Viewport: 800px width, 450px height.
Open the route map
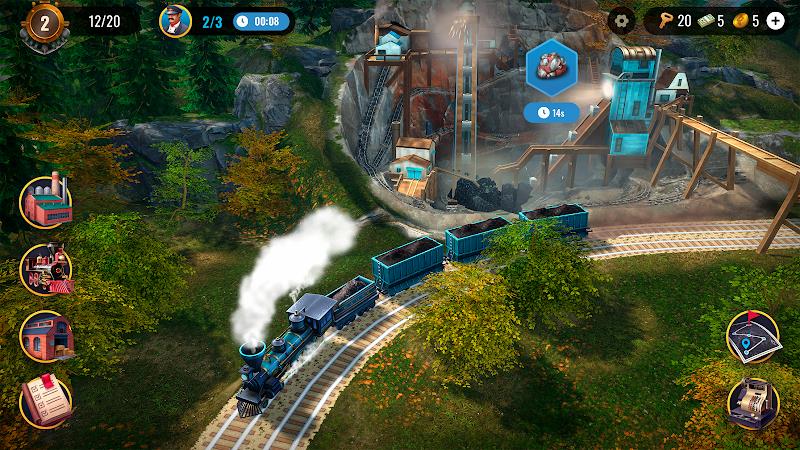(754, 337)
